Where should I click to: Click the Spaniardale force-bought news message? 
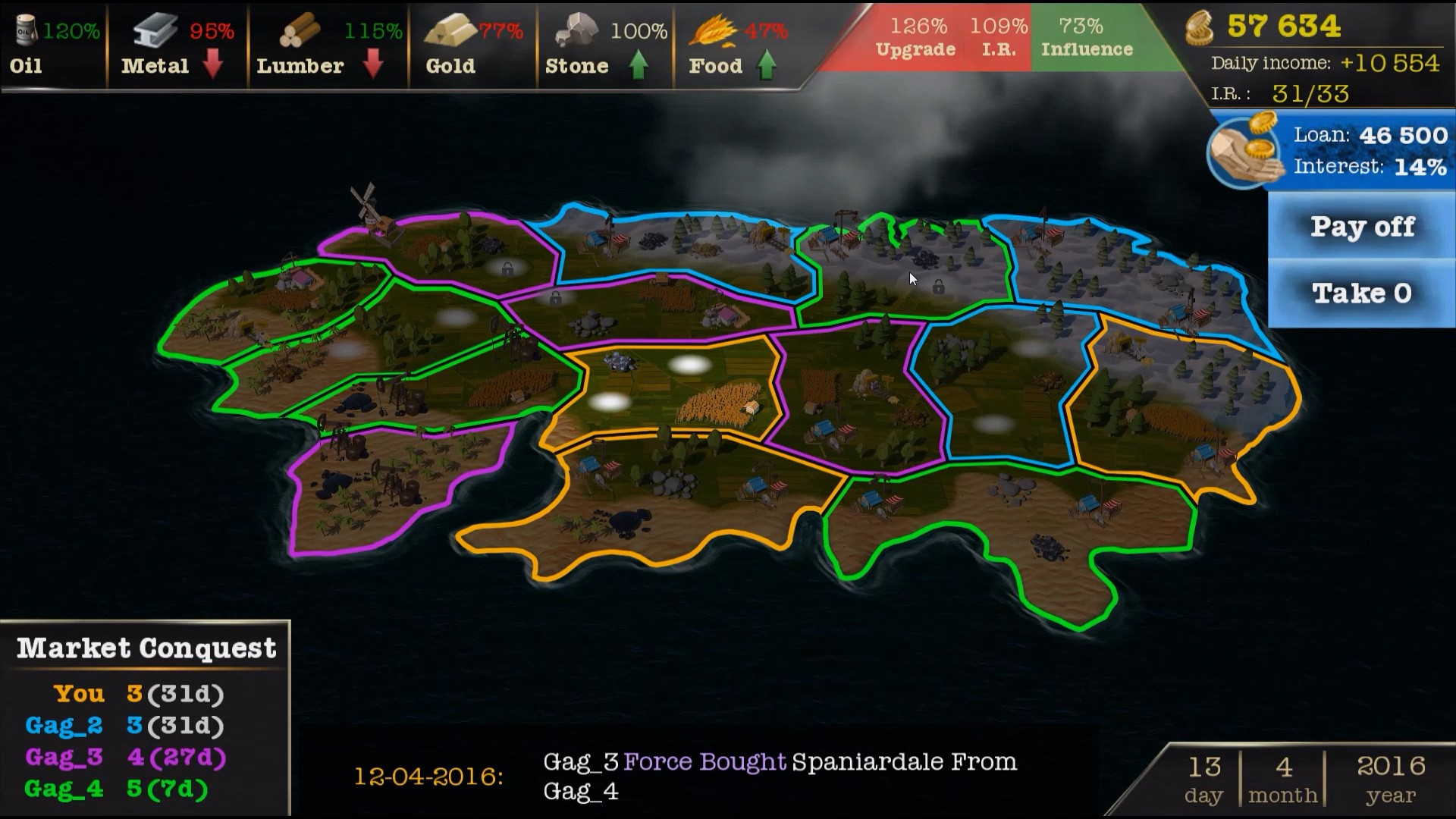click(780, 776)
